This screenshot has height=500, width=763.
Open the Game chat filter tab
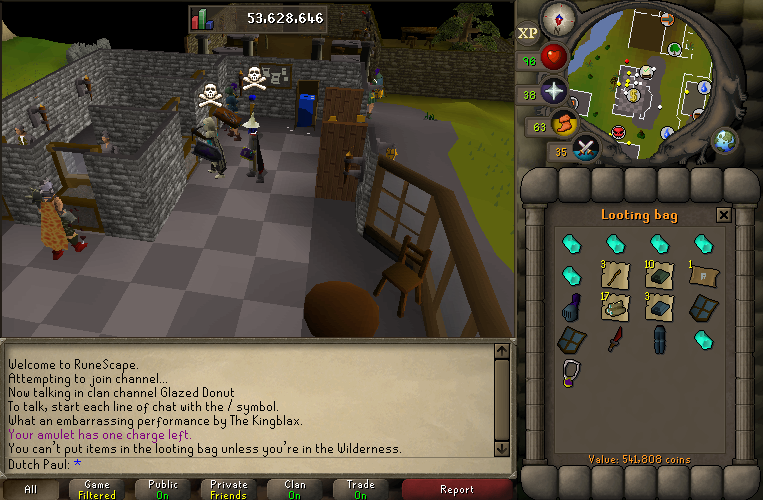97,490
